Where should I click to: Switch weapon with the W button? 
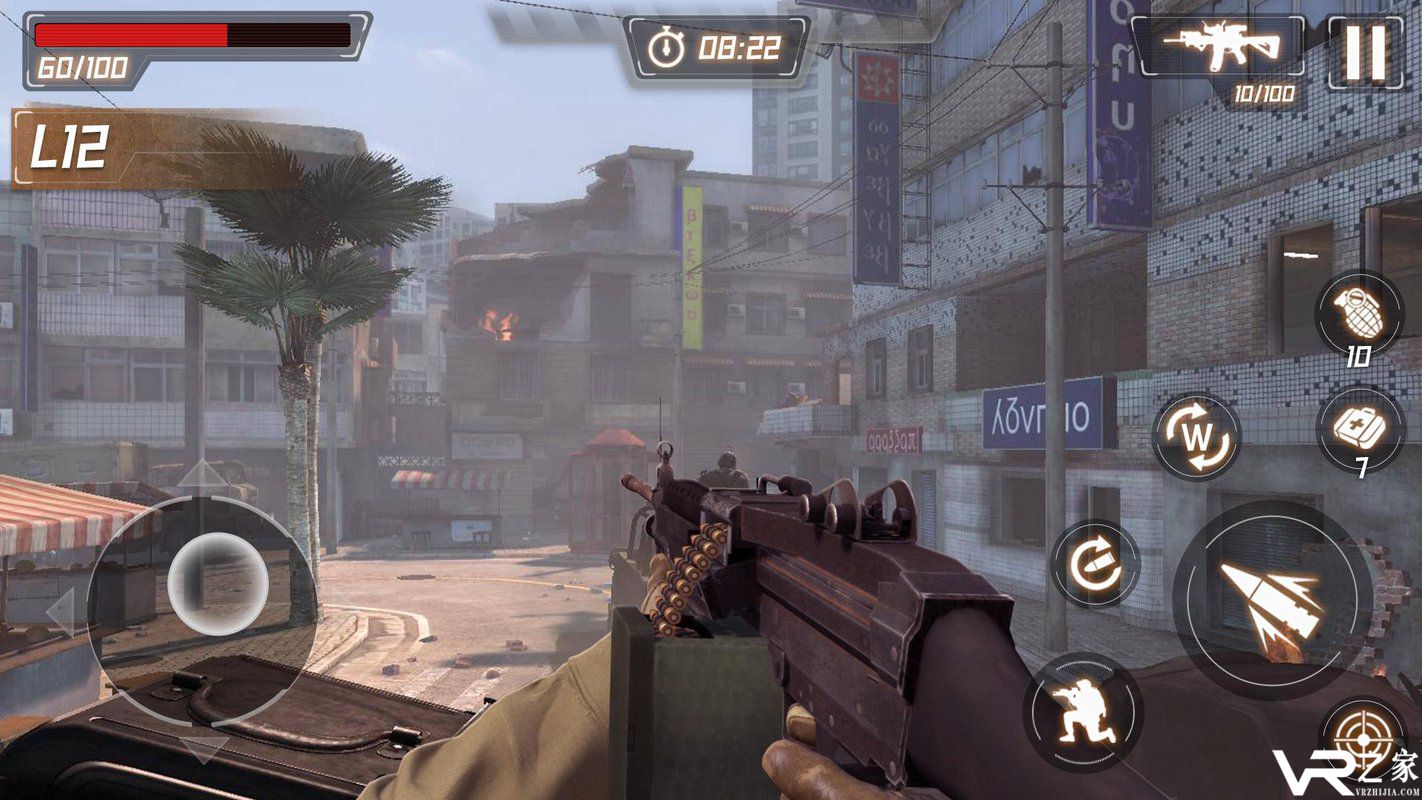(x=1196, y=437)
